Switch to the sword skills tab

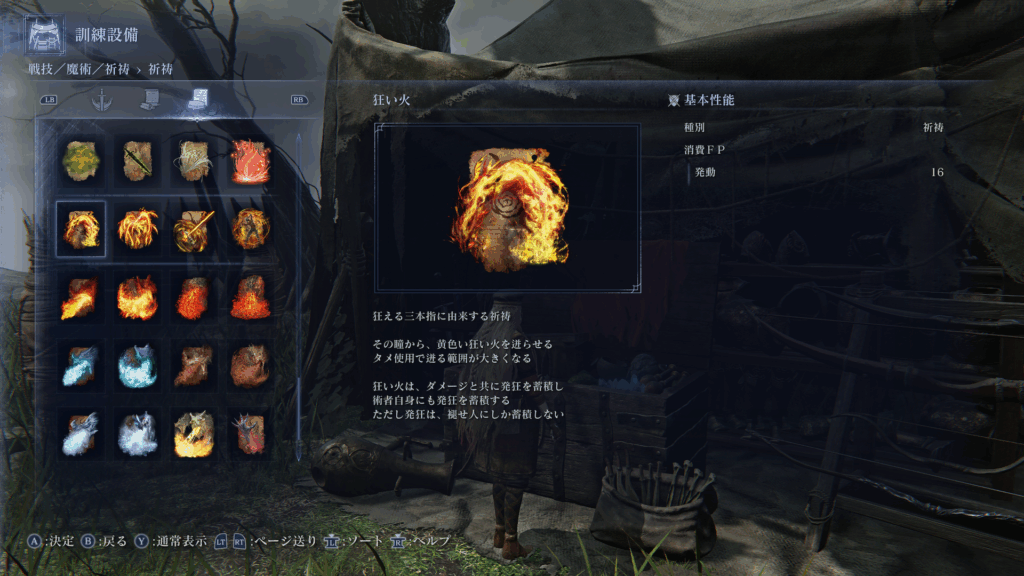pos(100,100)
